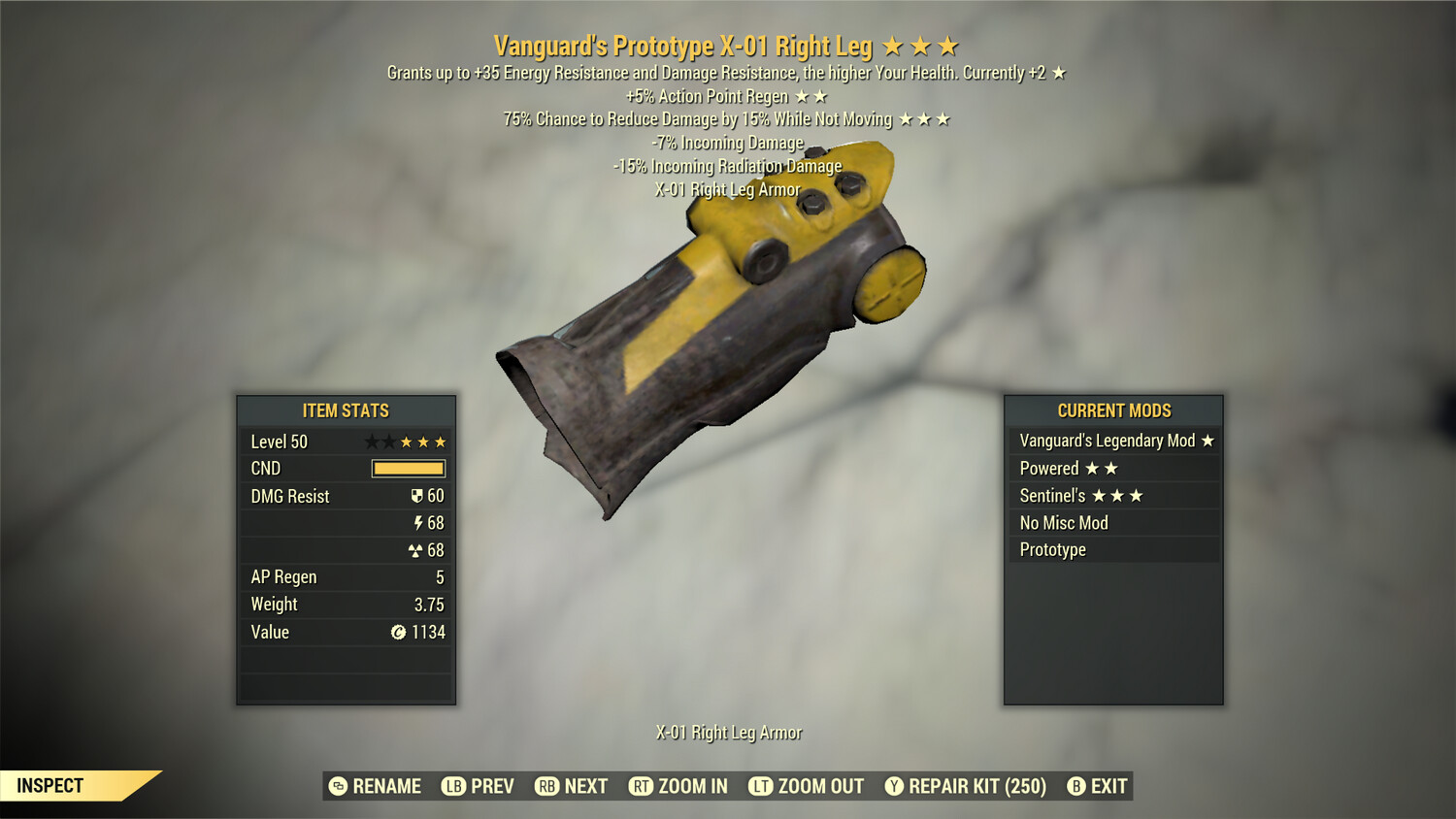Open the CURRENT MODS panel header
1456x819 pixels.
point(1114,410)
